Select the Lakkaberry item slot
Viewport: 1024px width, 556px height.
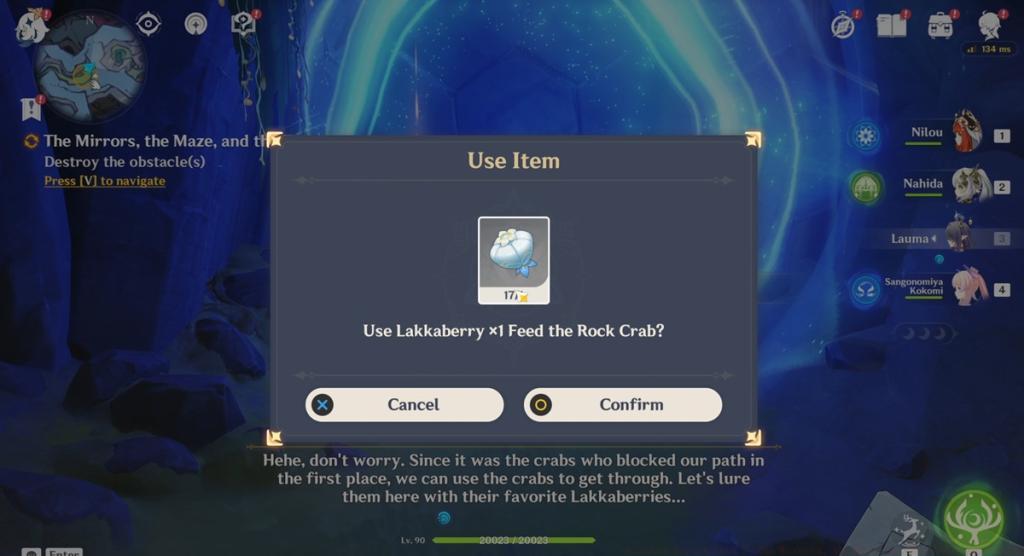[513, 259]
